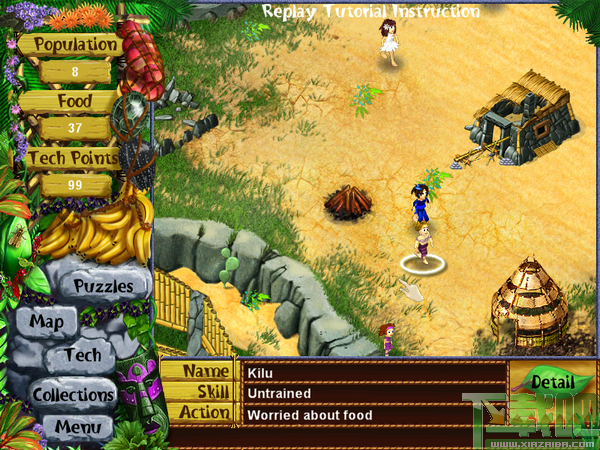The width and height of the screenshot is (600, 450).
Task: Open the game Menu
Action: coord(77,428)
